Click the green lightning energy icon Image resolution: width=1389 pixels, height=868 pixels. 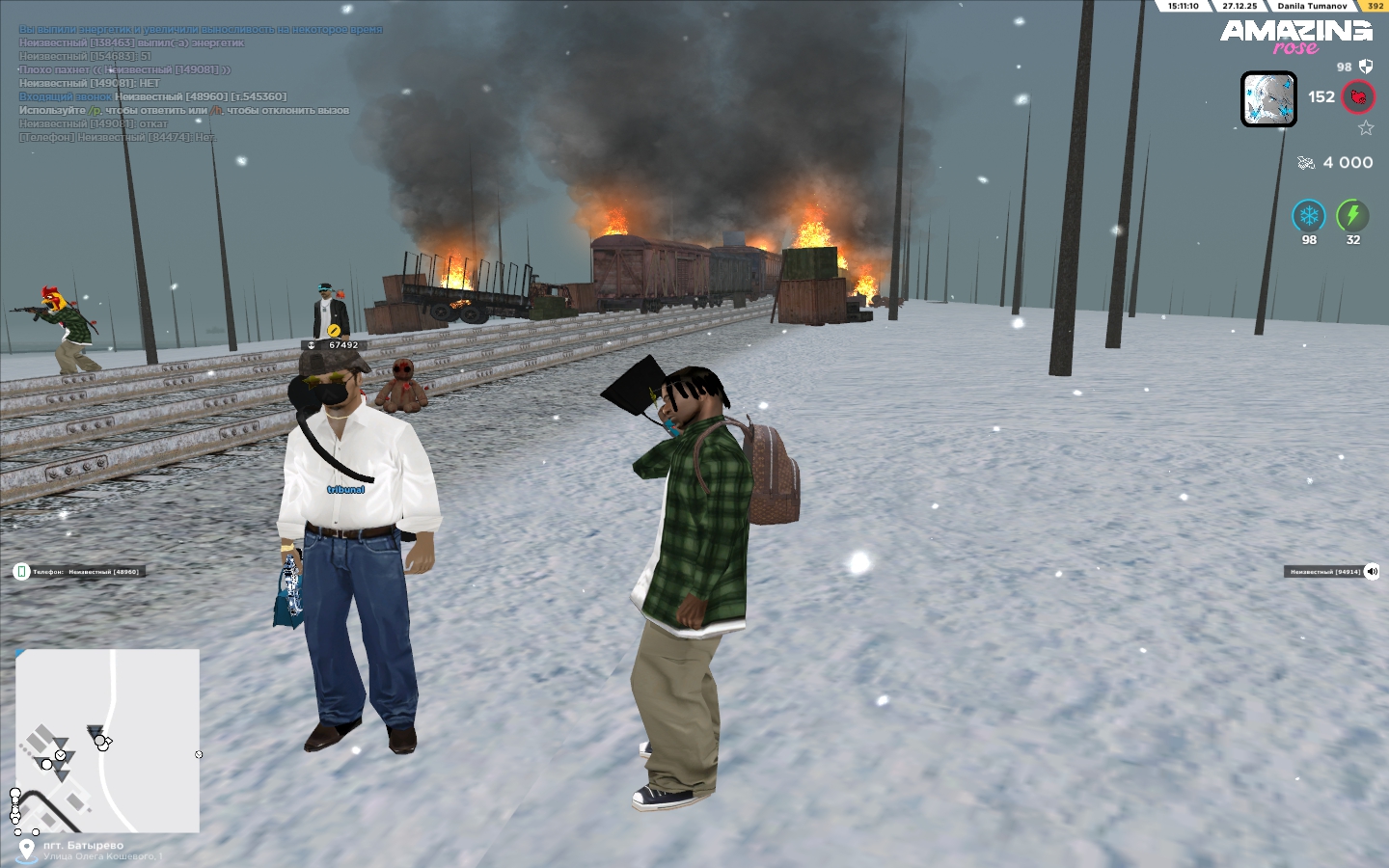point(1352,216)
